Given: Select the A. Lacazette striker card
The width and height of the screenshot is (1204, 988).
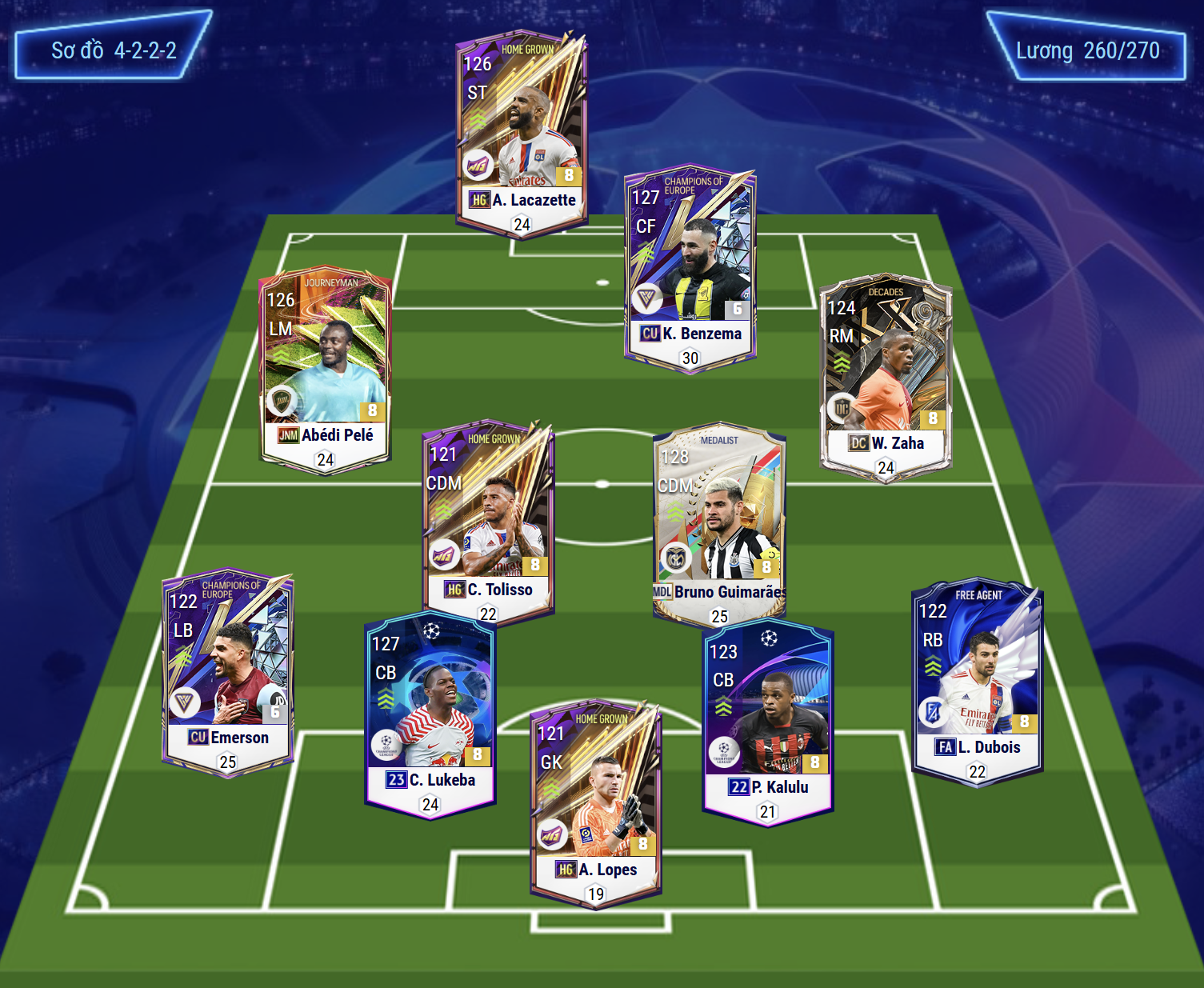Looking at the screenshot, I should (522, 132).
